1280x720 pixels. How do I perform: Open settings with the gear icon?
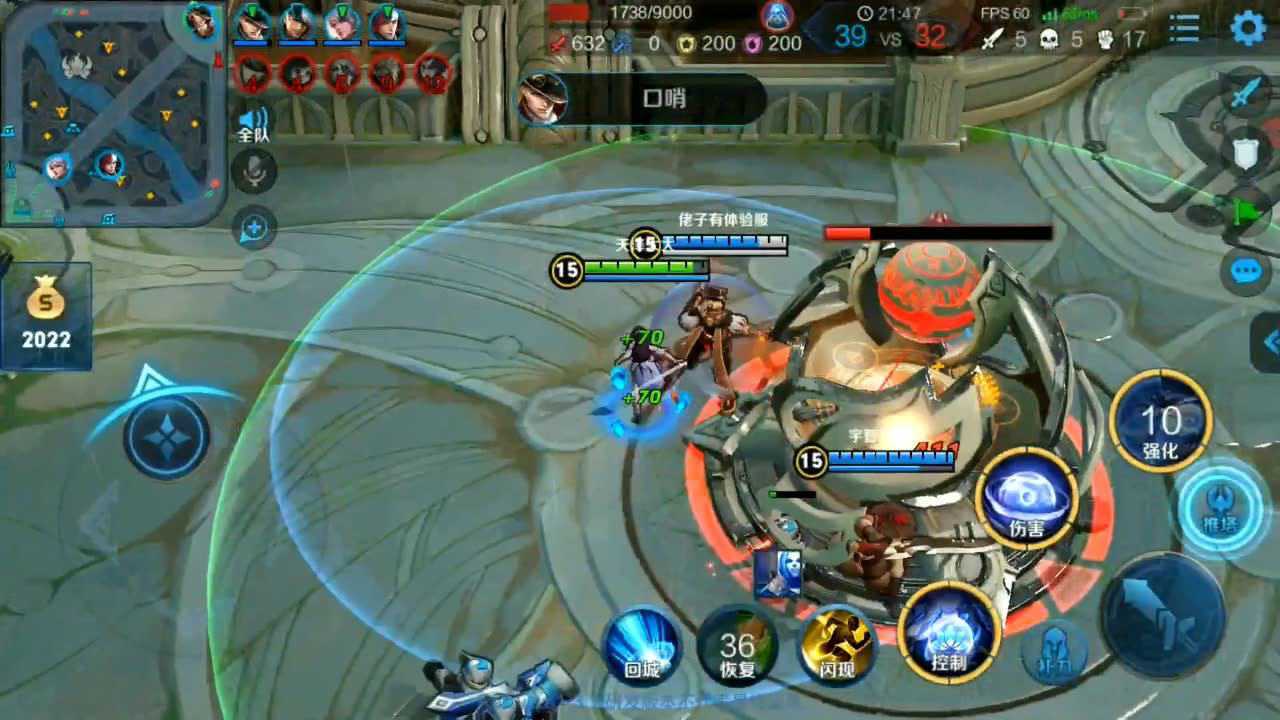(1248, 28)
